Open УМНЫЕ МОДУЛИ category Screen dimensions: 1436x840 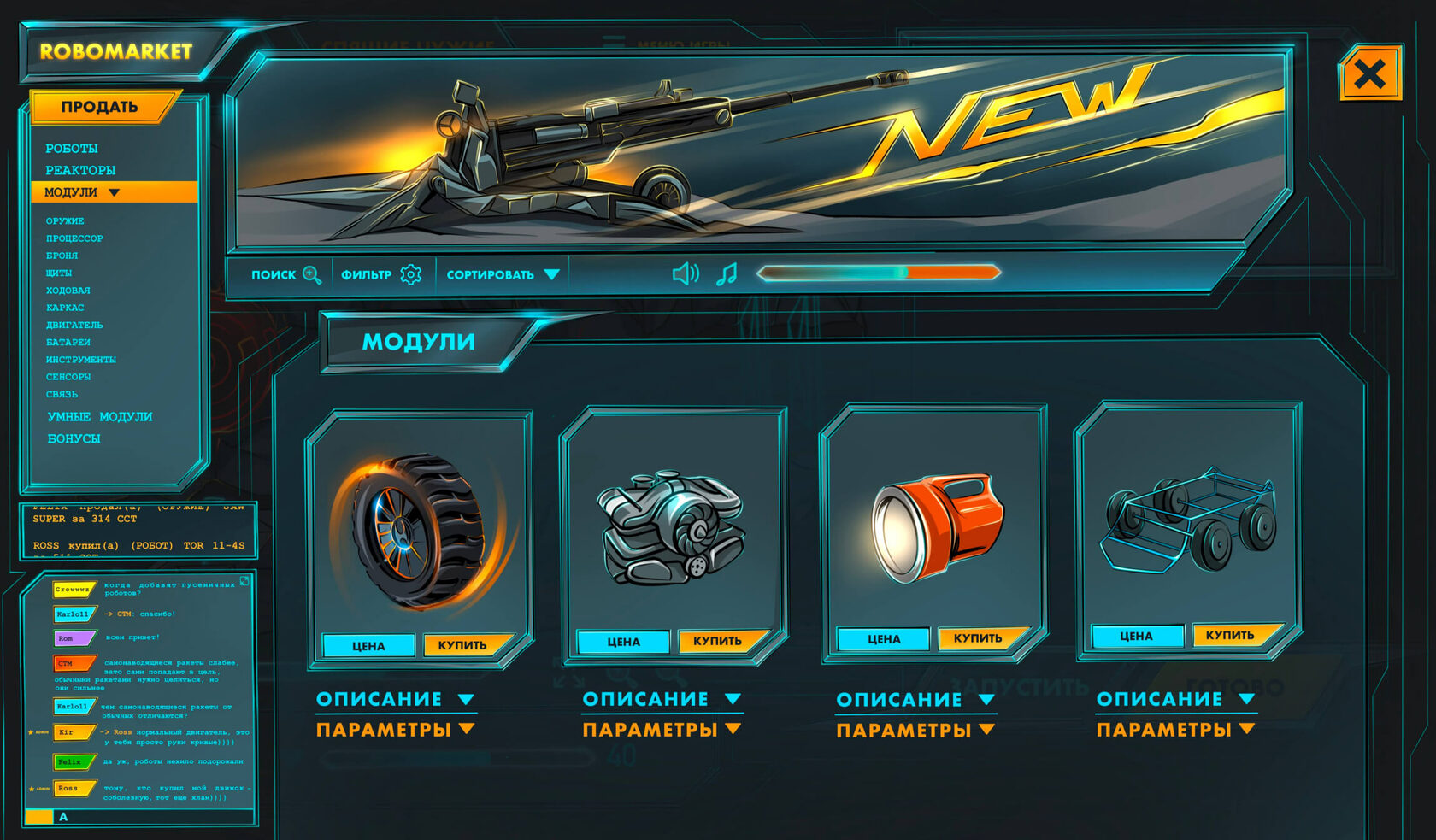pyautogui.click(x=100, y=417)
